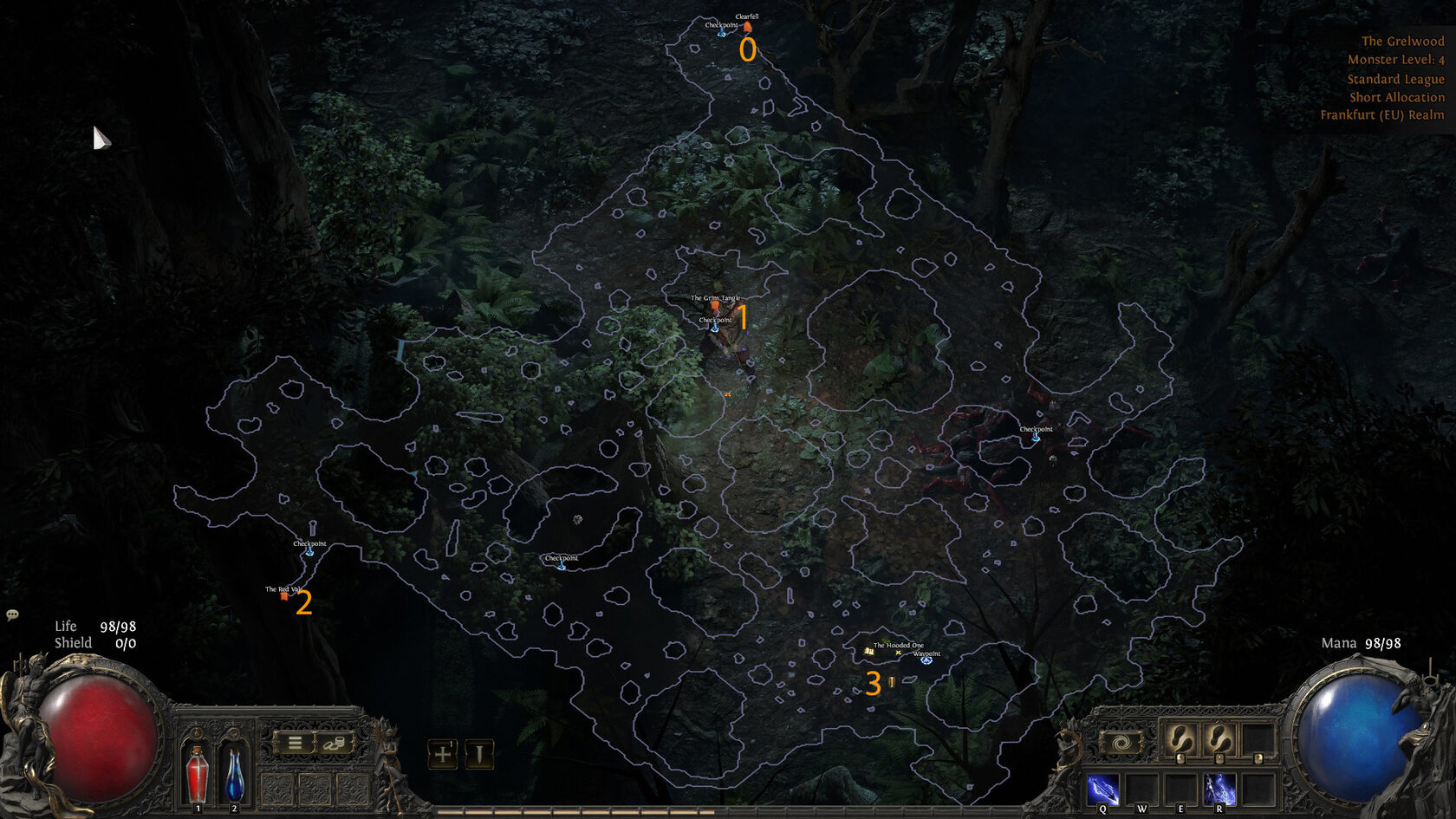Activate the lightning arrow skill on Q

[x=1102, y=790]
